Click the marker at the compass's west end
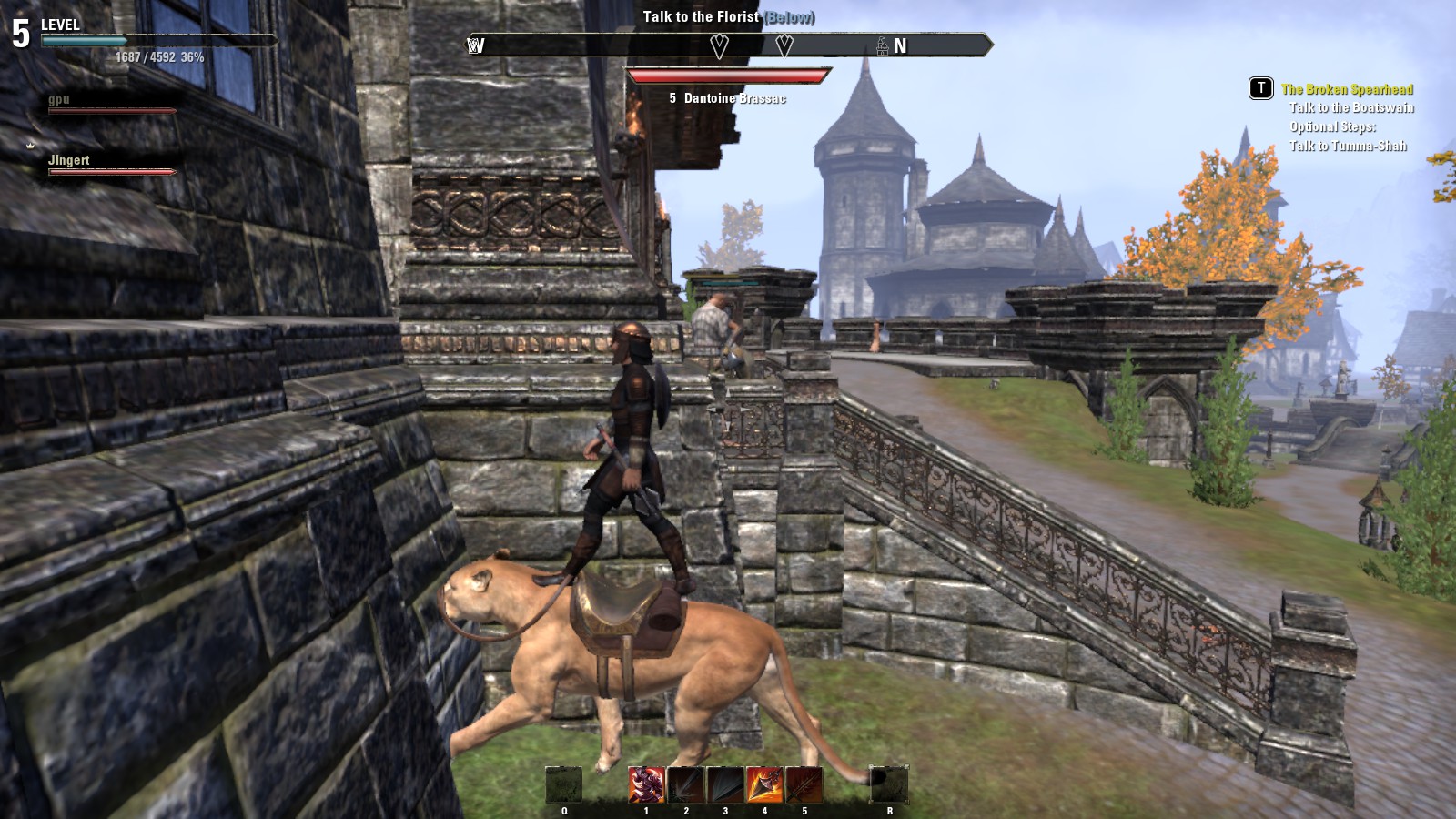The image size is (1456, 819). coord(475,45)
